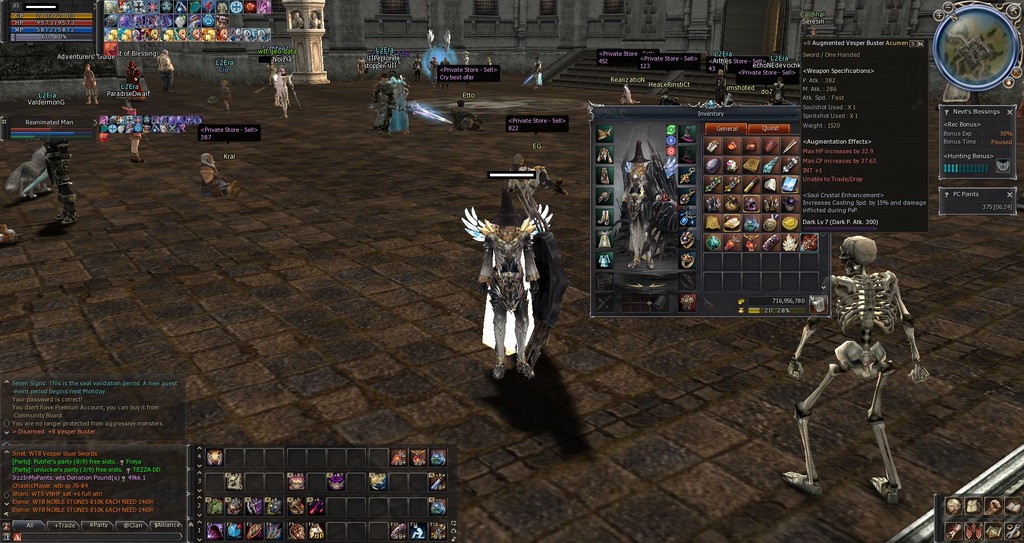Close the Nevit's Blessings window
Screen dimensions: 1024x543
click(x=1010, y=111)
